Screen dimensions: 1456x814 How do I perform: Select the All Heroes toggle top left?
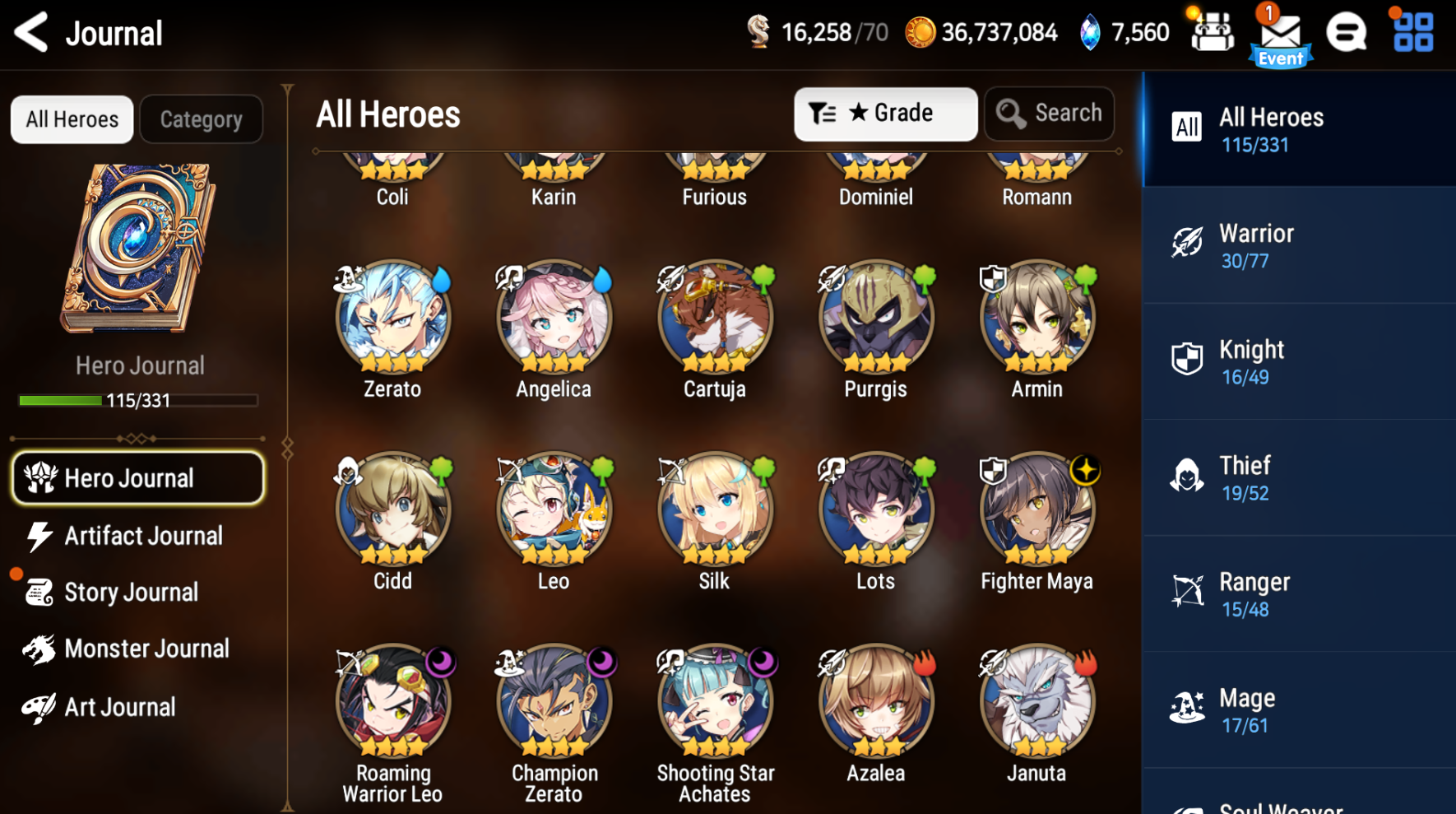click(72, 119)
